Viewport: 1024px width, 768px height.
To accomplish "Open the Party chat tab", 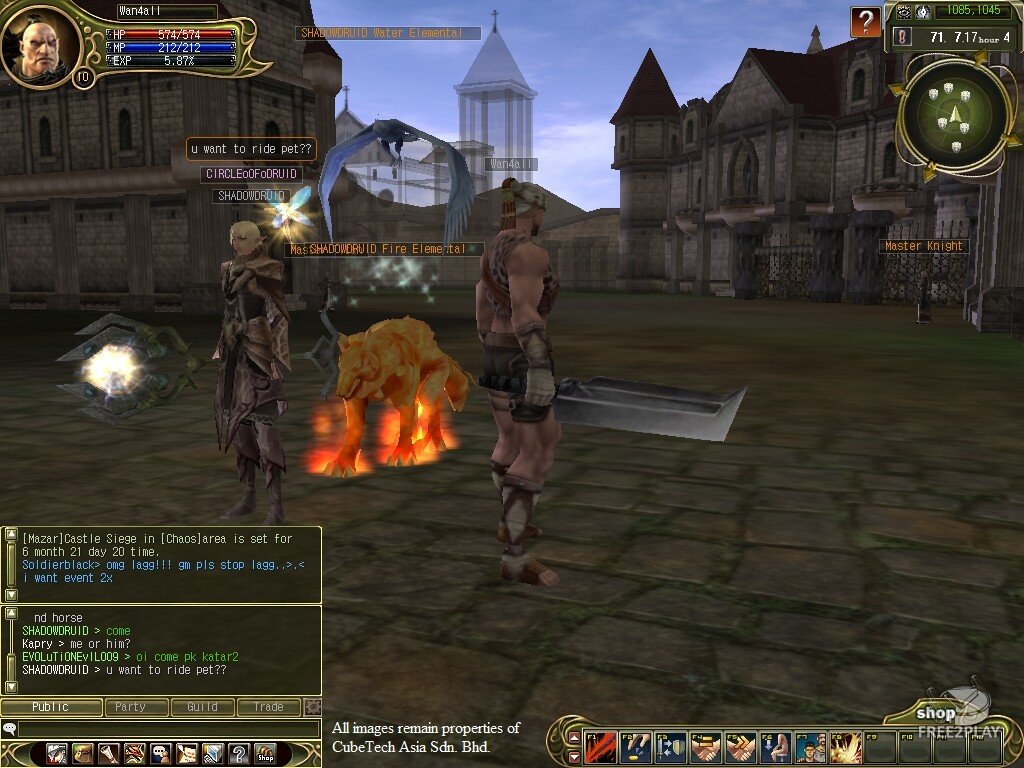I will [x=130, y=707].
